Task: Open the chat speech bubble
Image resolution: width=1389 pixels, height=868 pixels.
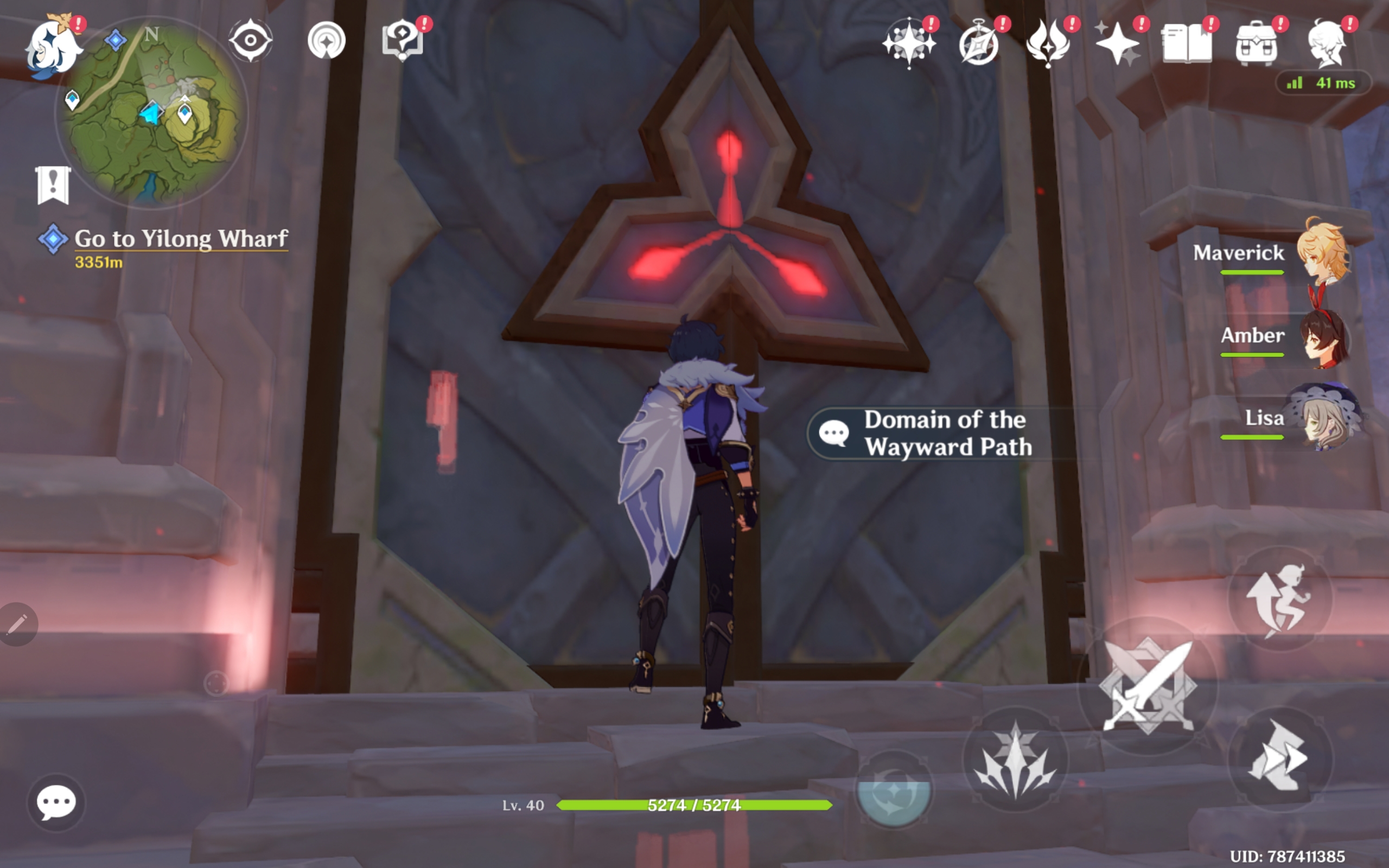Action: click(x=56, y=802)
